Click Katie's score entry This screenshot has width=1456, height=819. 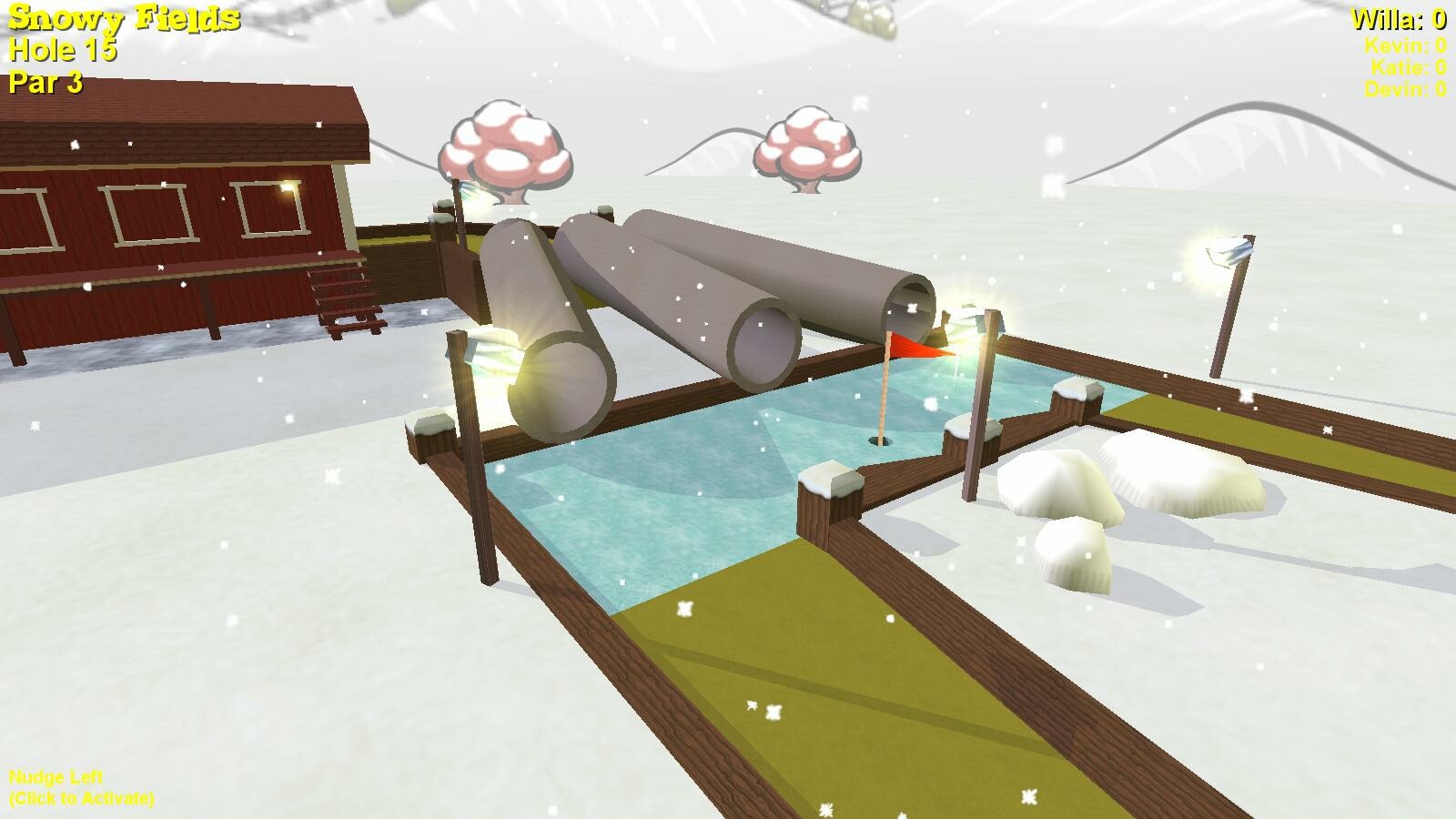tap(1407, 66)
